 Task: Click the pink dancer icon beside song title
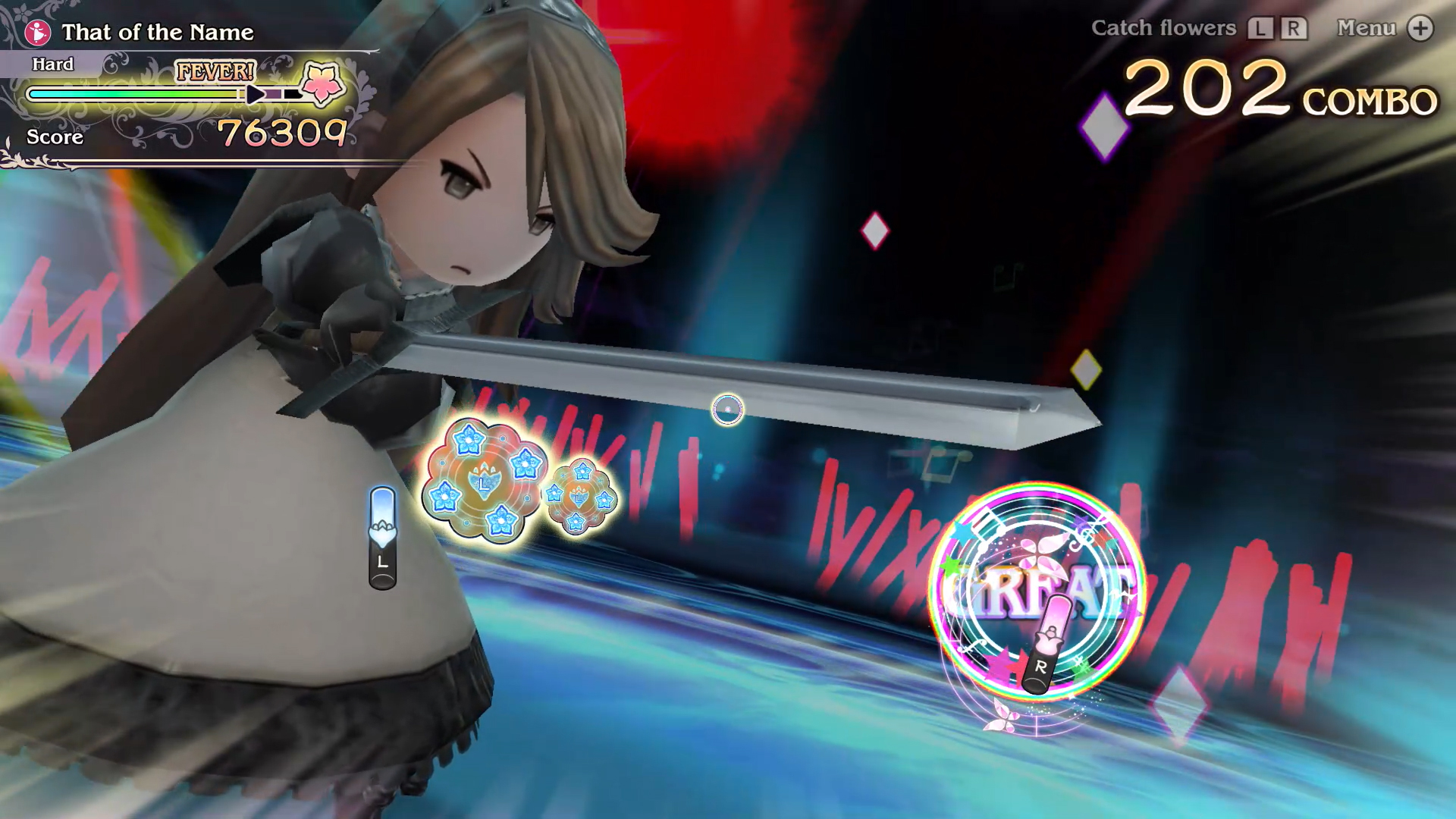point(37,30)
